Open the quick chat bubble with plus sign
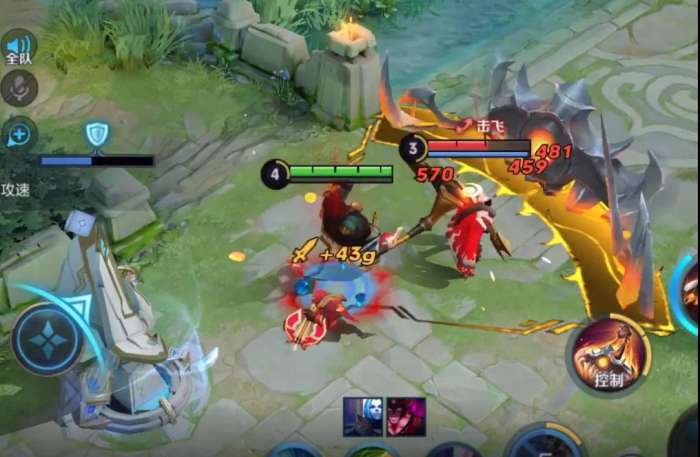This screenshot has height=457, width=700. click(x=19, y=135)
